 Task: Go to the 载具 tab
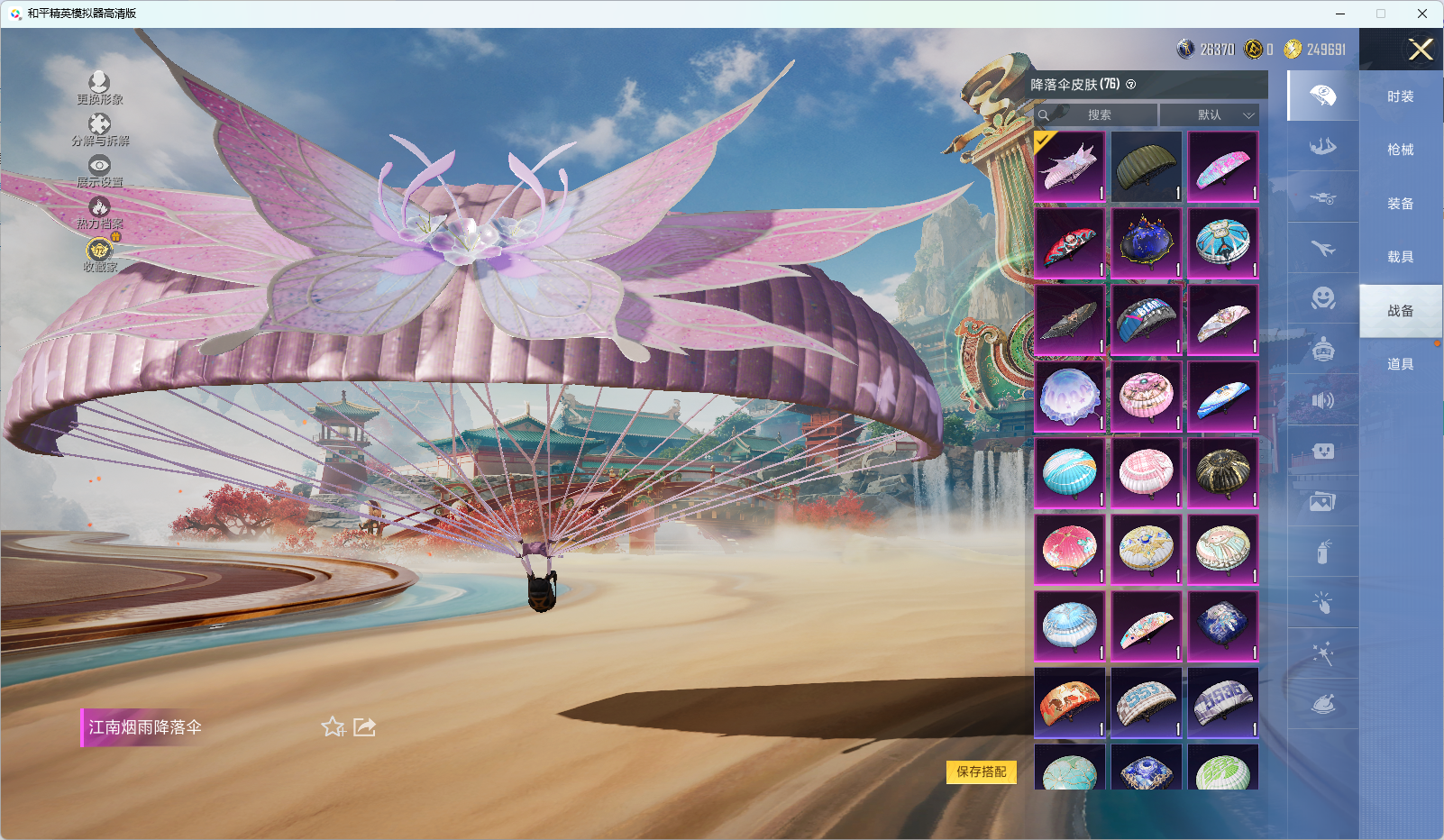coord(1400,257)
